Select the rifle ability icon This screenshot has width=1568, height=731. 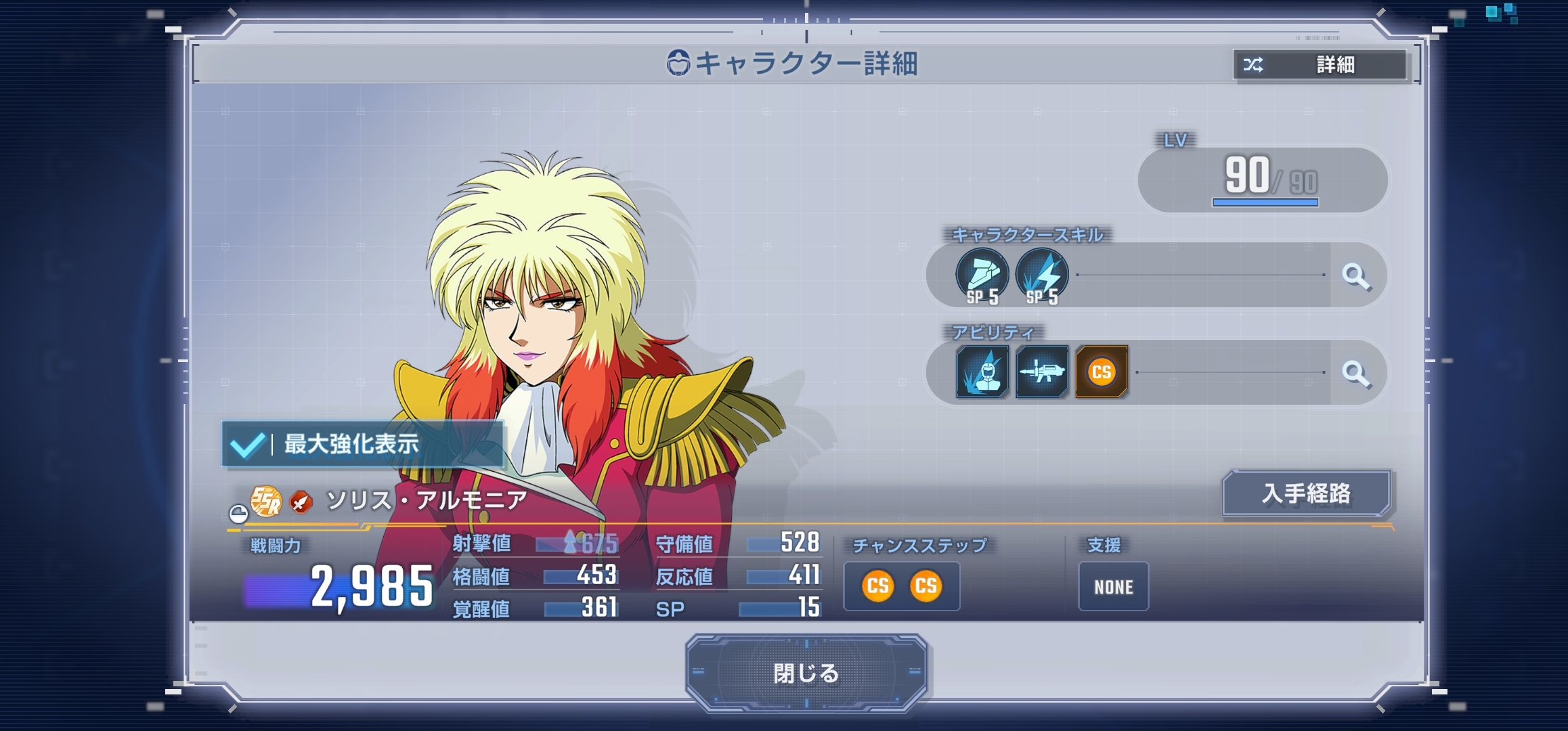[x=1041, y=372]
